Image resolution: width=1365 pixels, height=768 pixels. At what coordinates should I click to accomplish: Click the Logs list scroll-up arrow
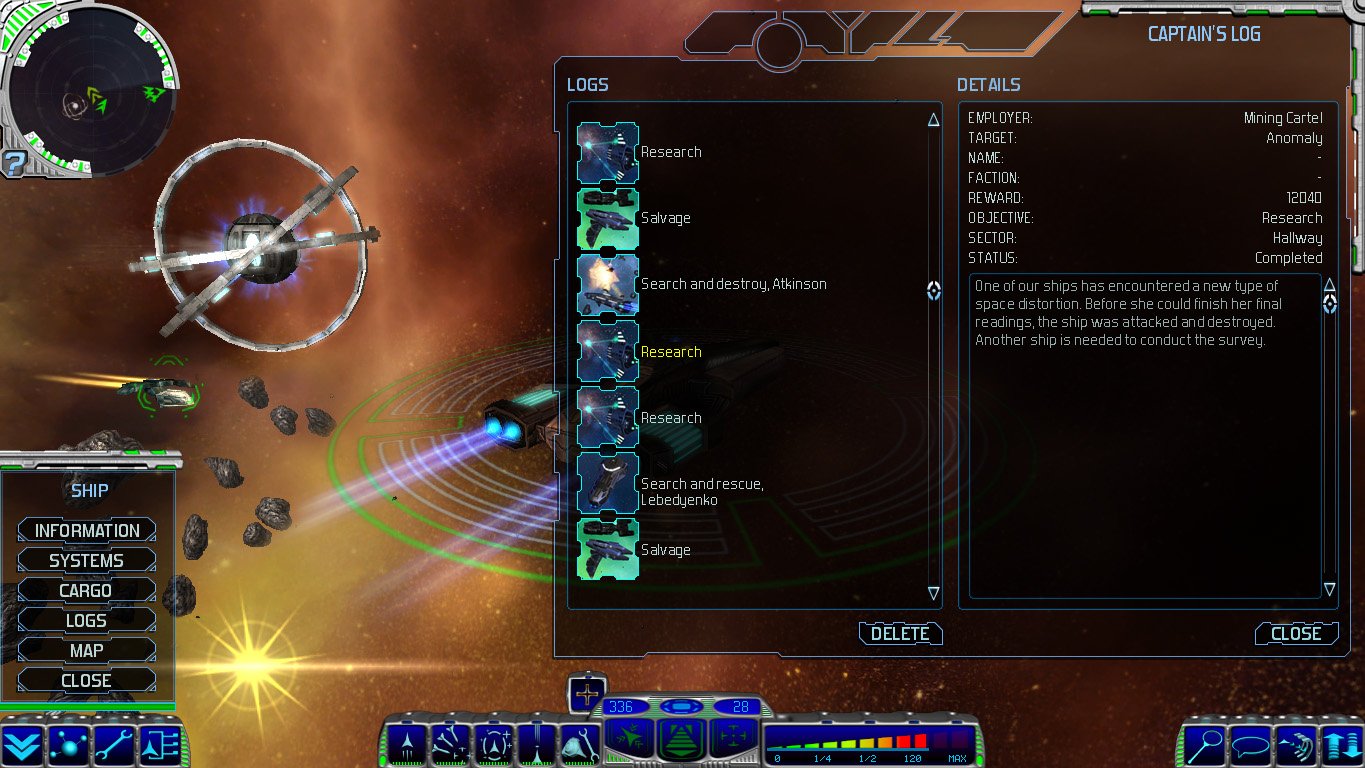click(932, 117)
